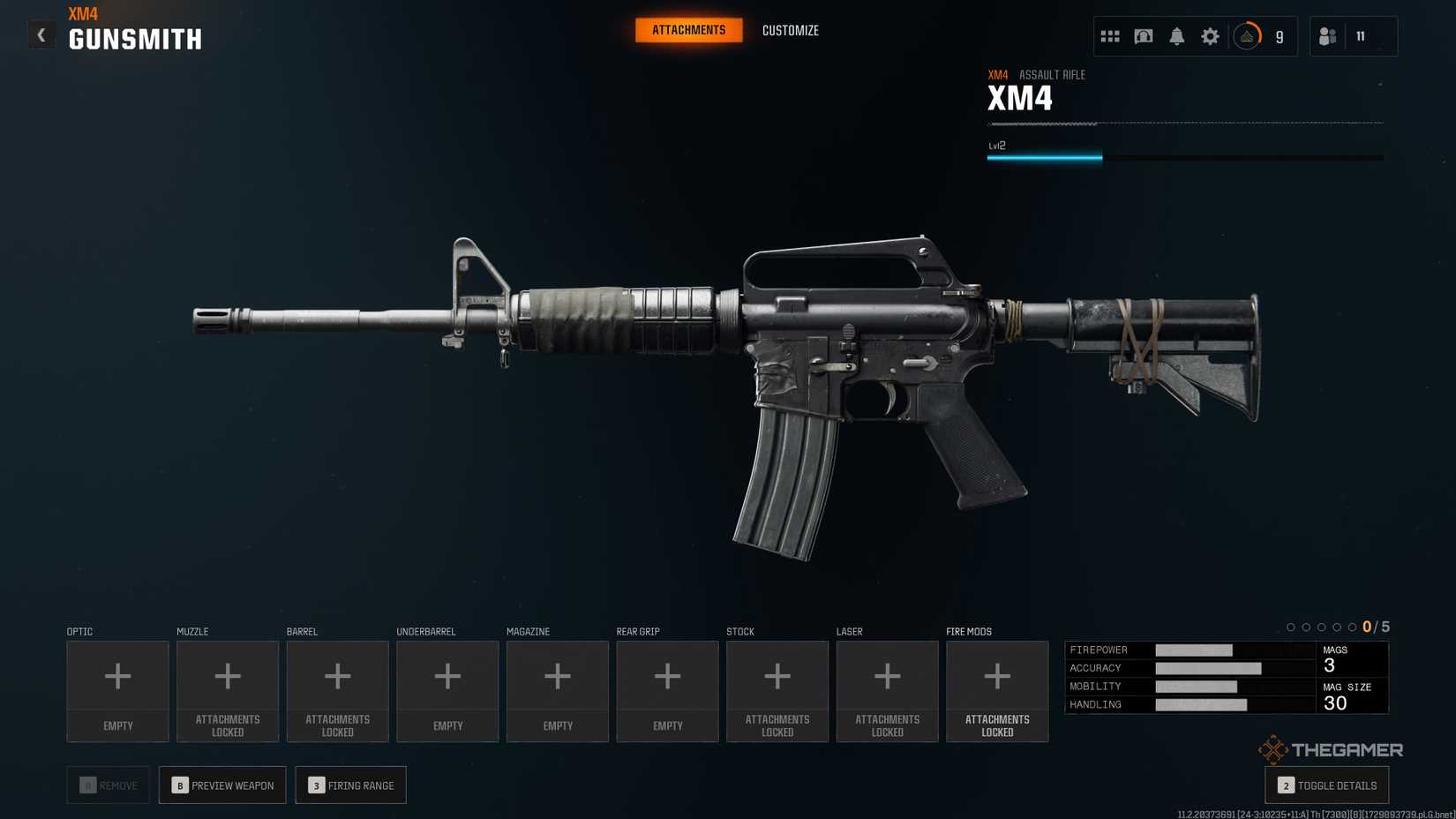Choose the Fire Mods attachment slot
The image size is (1456, 819).
click(997, 690)
